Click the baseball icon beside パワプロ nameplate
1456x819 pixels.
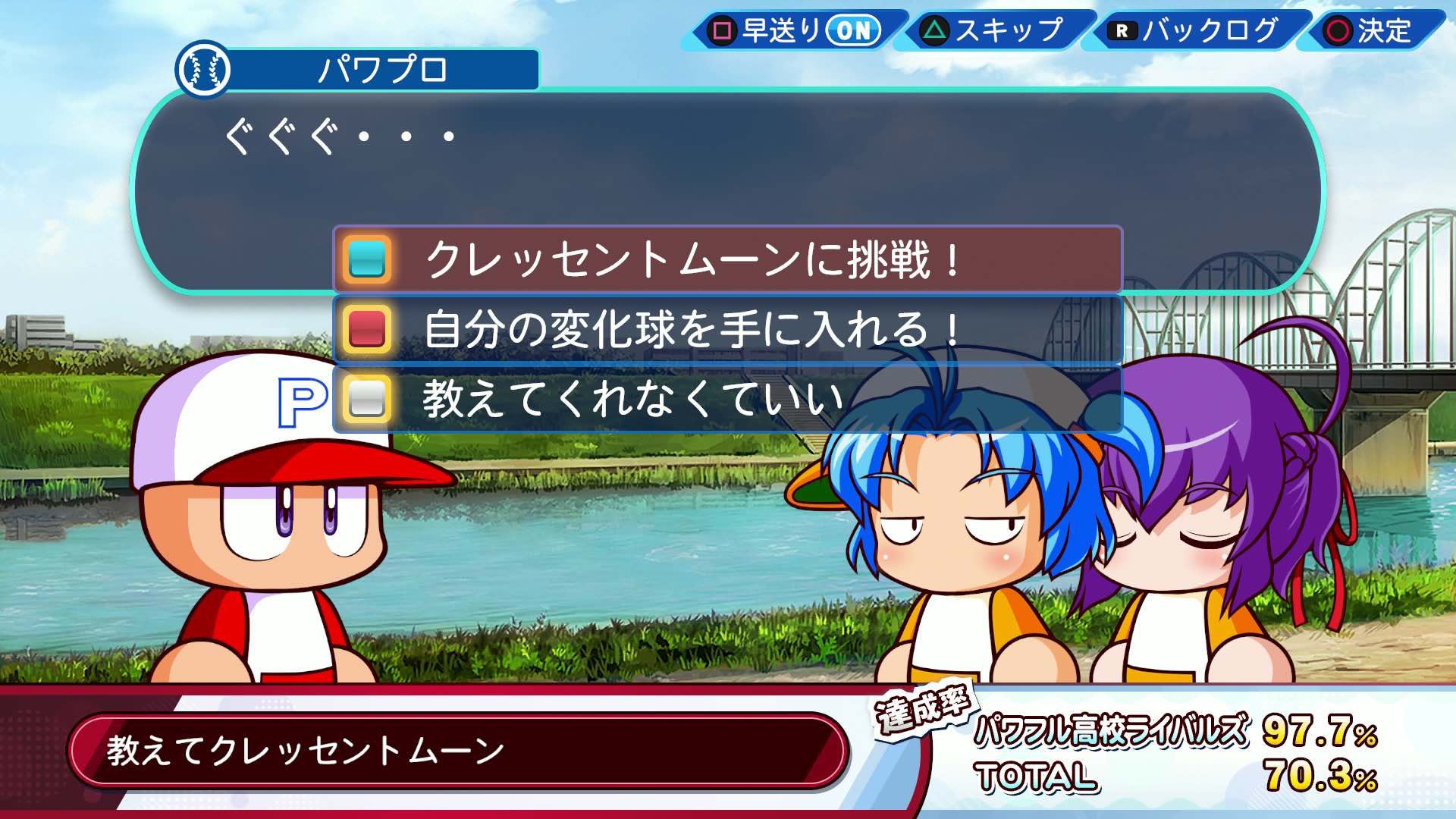[x=206, y=71]
